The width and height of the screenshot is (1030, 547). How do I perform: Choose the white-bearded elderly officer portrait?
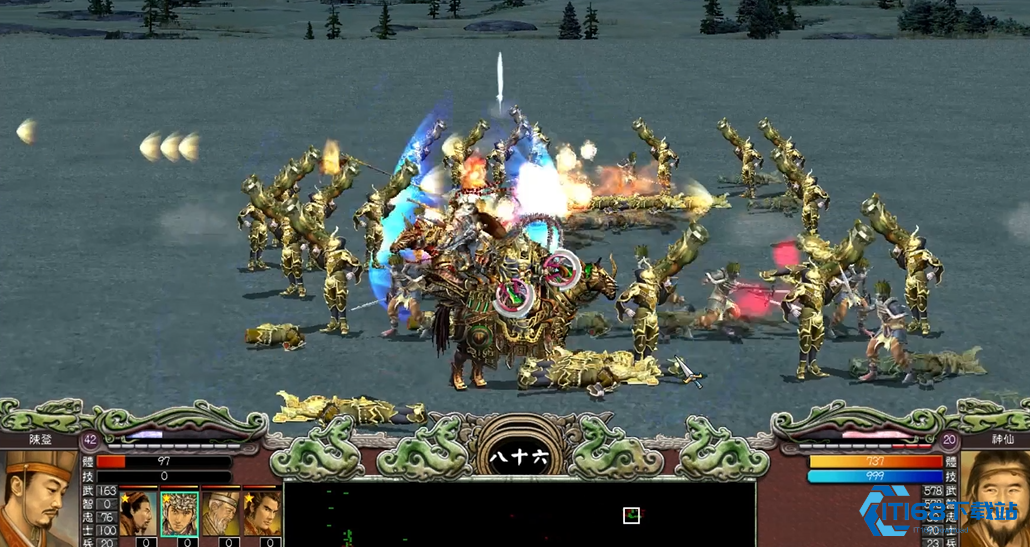pyautogui.click(x=221, y=513)
